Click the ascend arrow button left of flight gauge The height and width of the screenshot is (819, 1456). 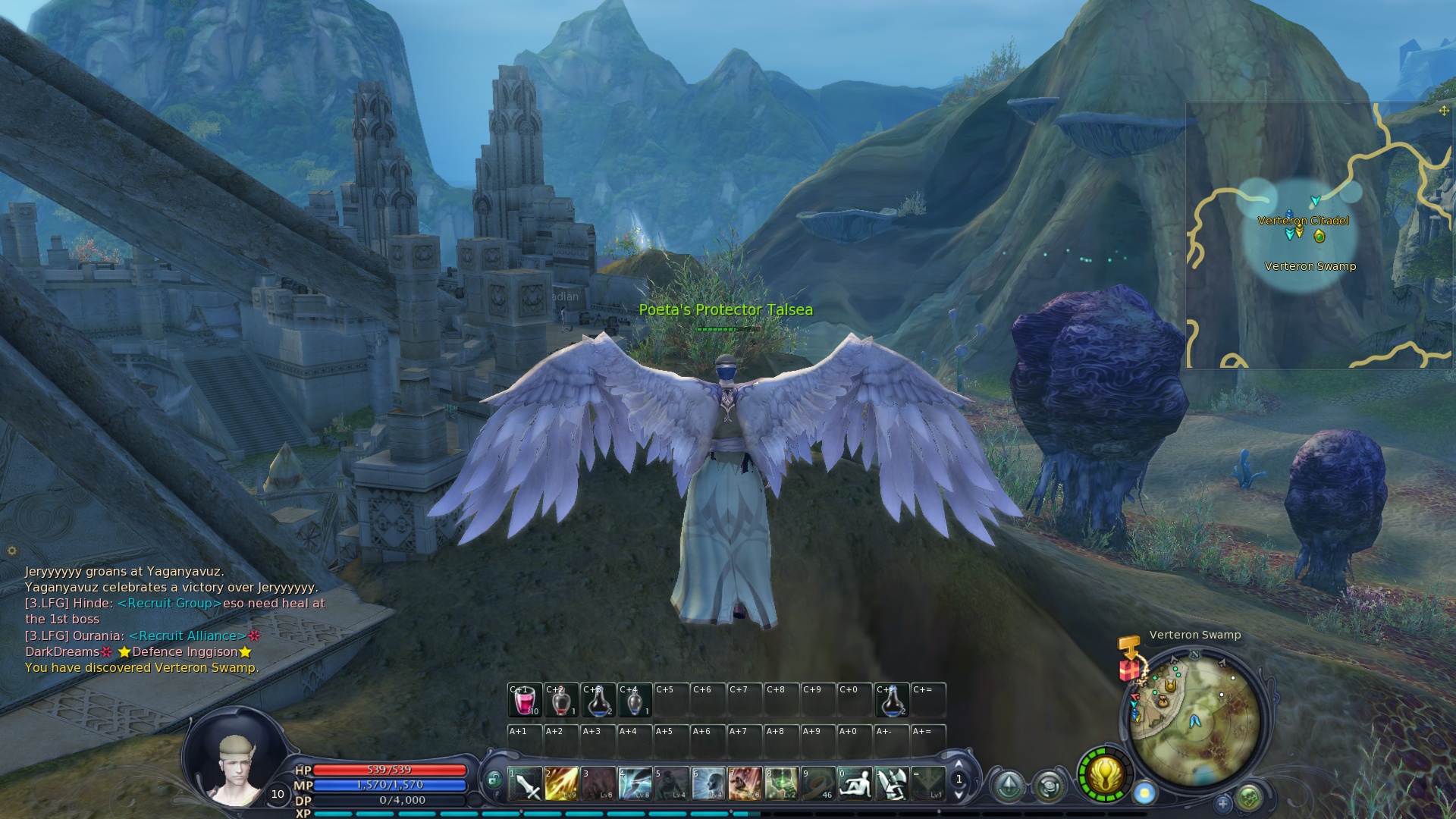pyautogui.click(x=1009, y=787)
